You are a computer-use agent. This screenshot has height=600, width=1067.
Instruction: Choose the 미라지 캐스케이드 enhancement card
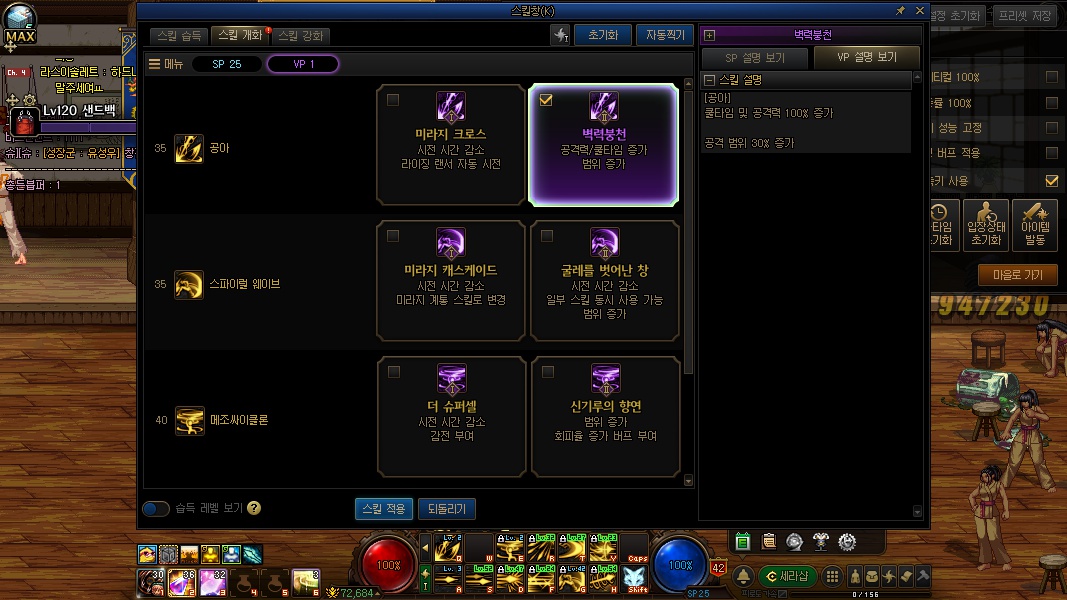(451, 281)
